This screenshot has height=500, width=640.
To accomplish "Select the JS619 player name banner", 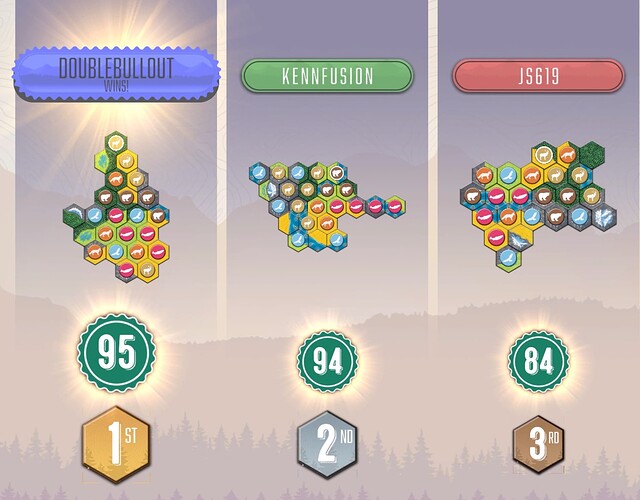I will tap(538, 76).
